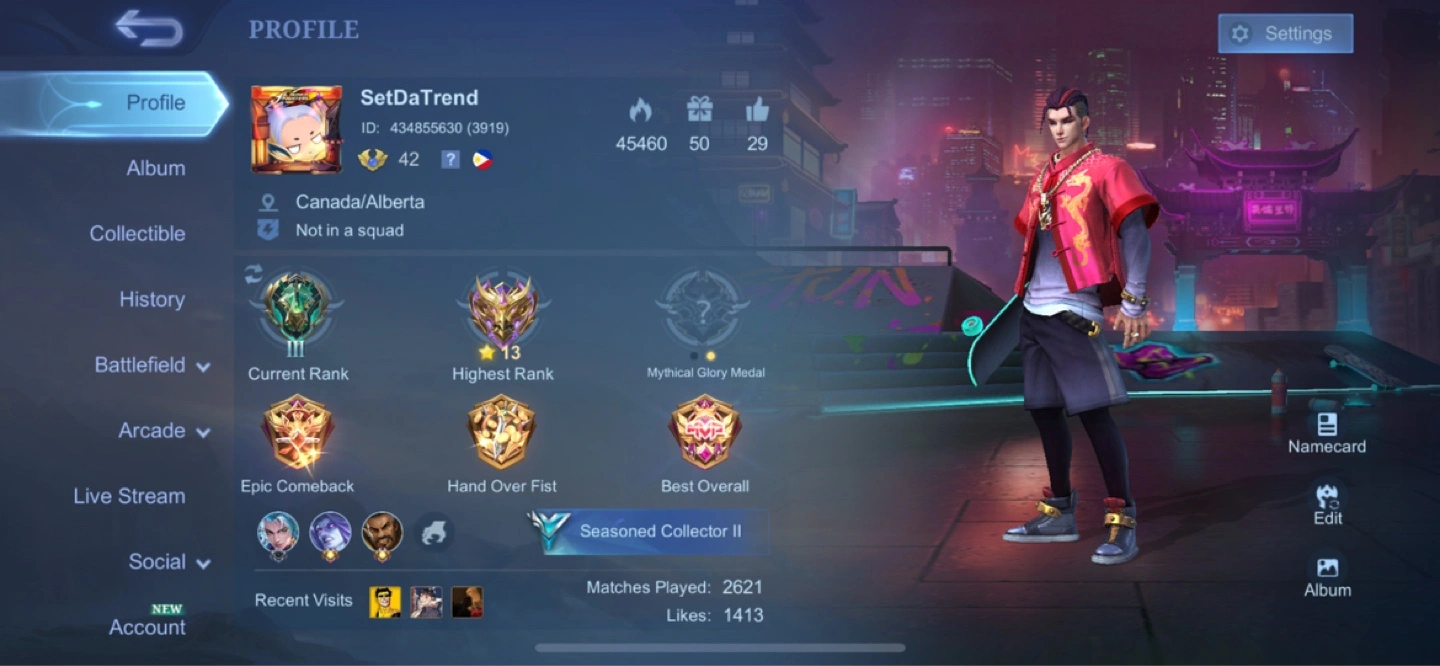Open the Namecard option
Image resolution: width=1440 pixels, height=666 pixels.
click(x=1326, y=432)
